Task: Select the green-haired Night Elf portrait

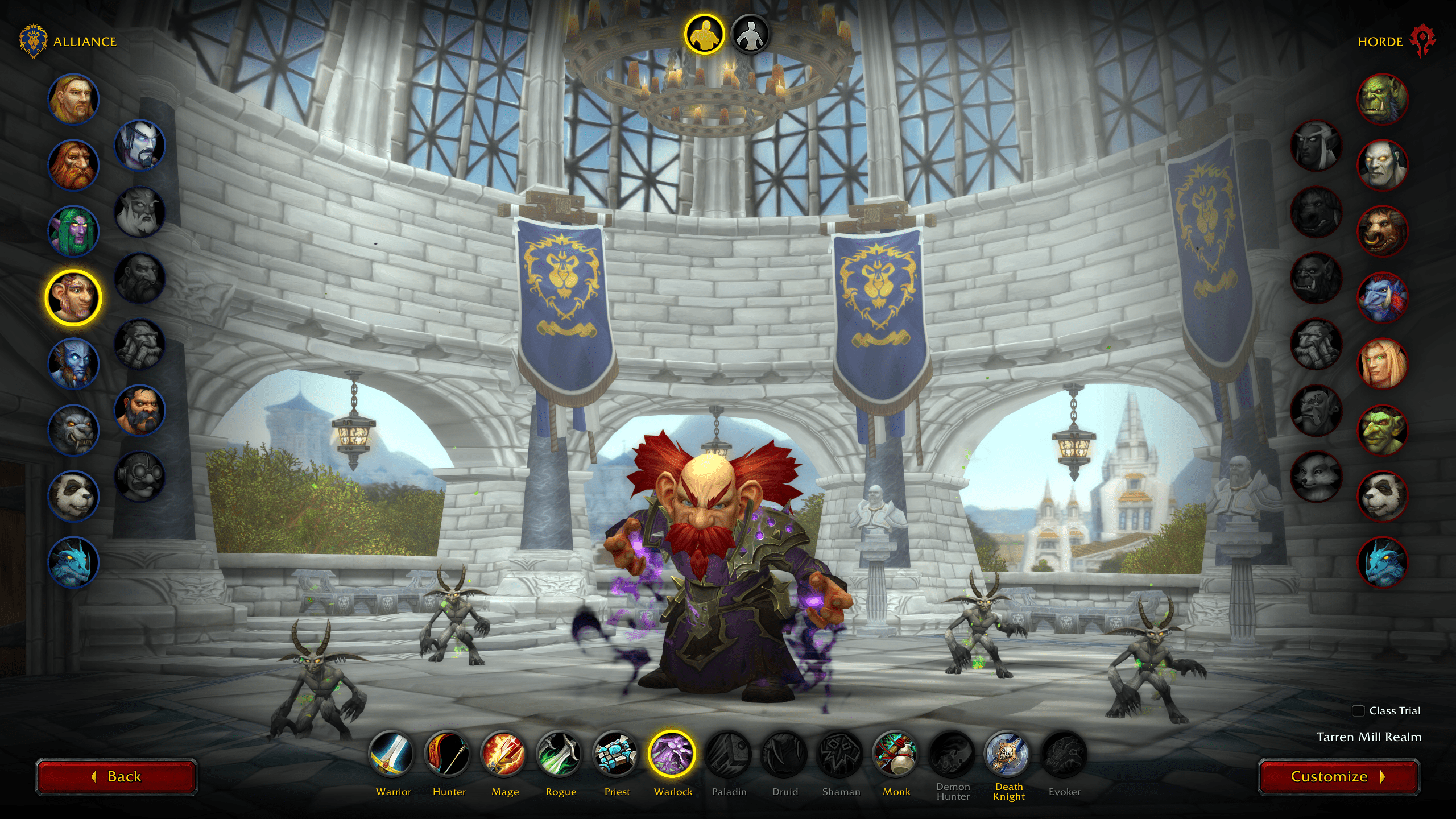Action: (73, 231)
